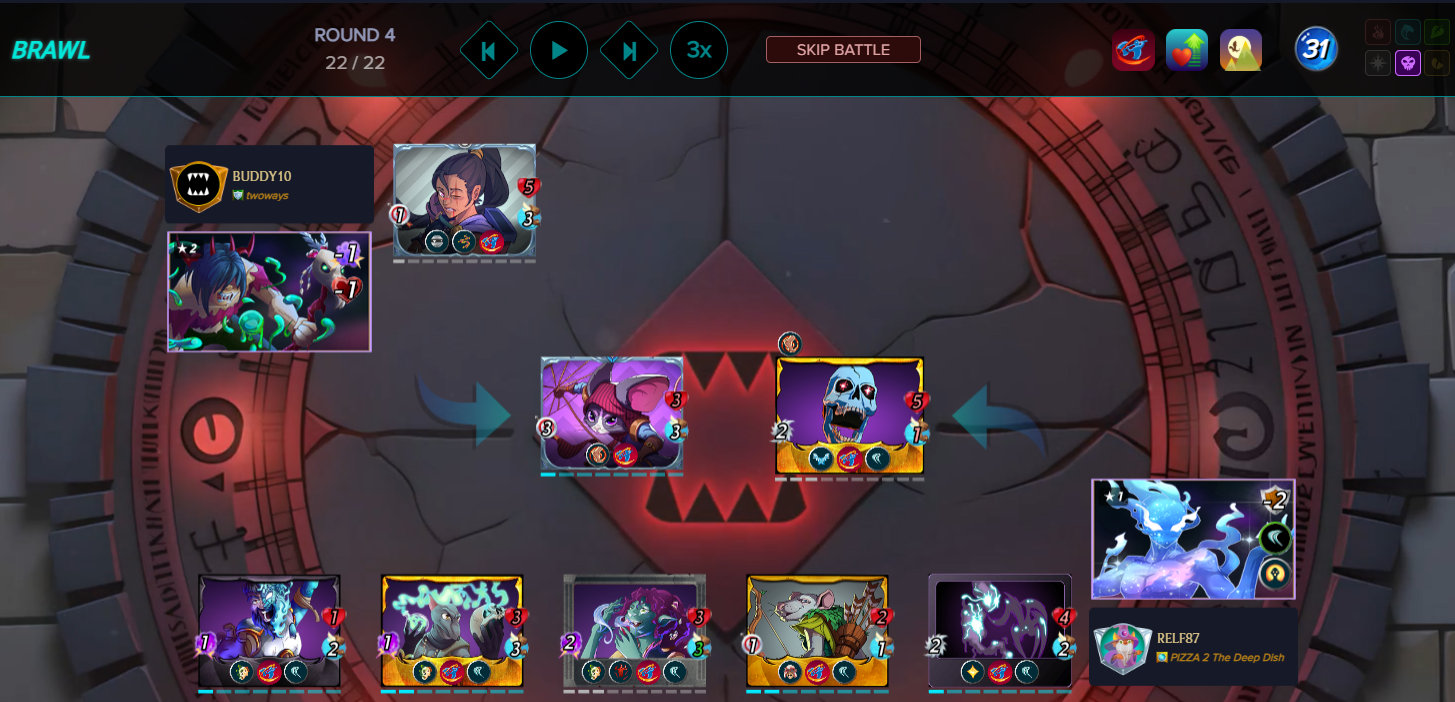Skip forward to the battle end

629,50
